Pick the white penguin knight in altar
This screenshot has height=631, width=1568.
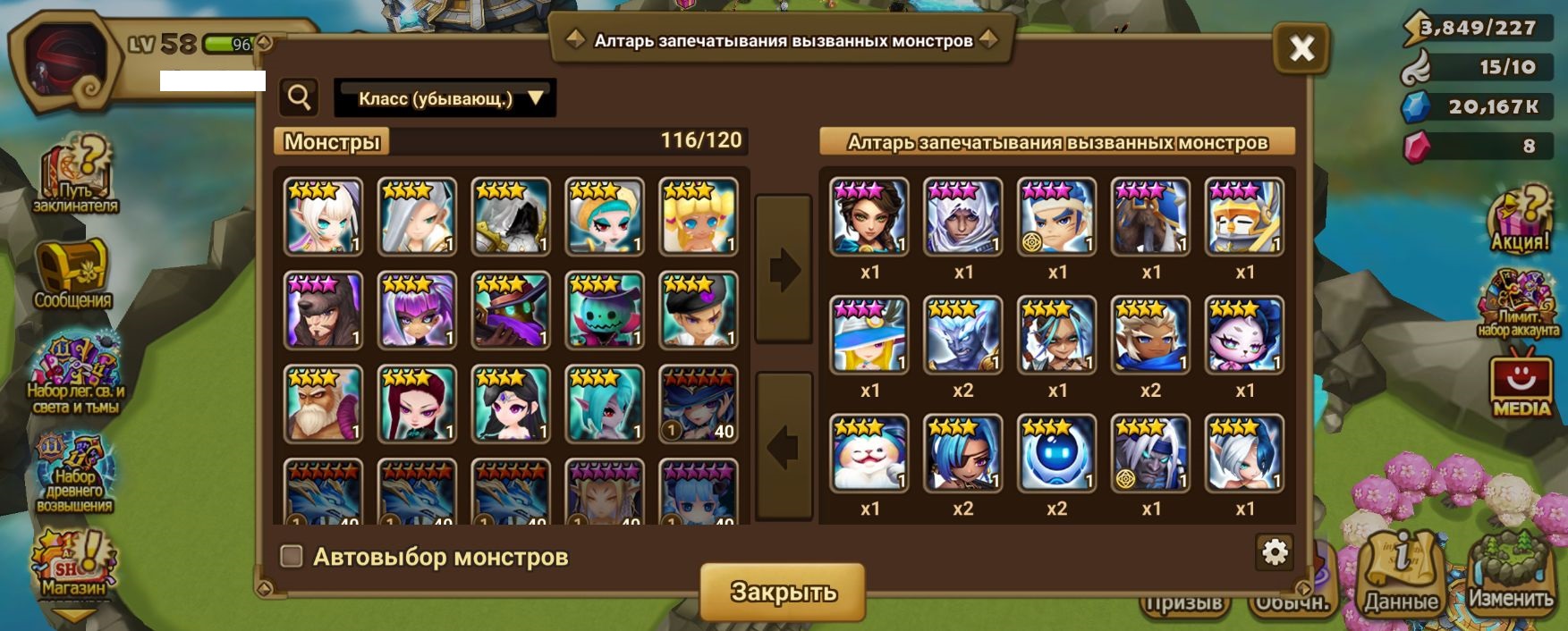point(1244,216)
